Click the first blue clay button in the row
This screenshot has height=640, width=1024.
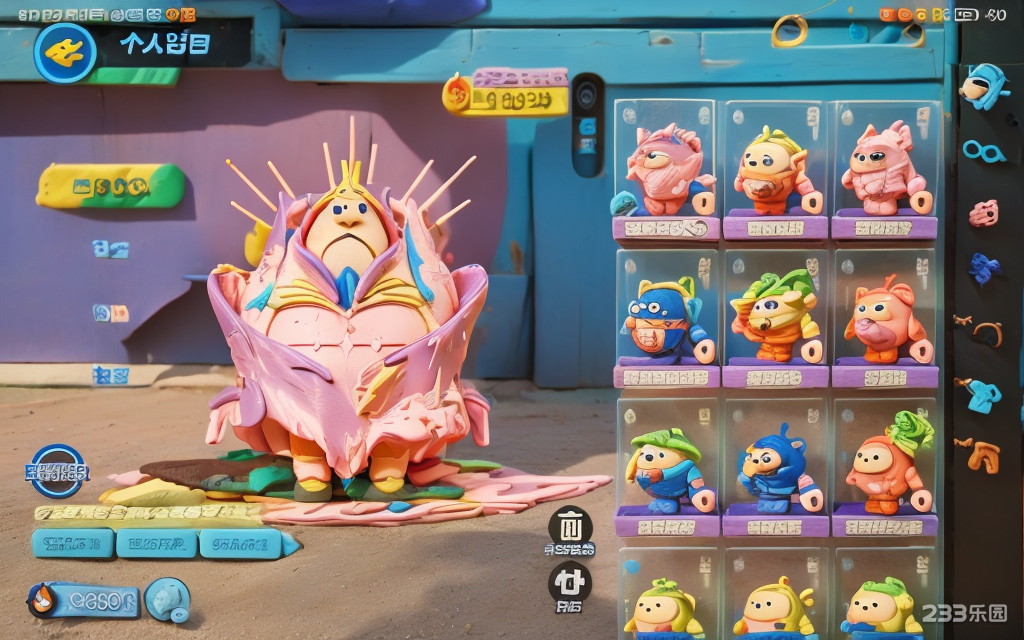(x=72, y=543)
